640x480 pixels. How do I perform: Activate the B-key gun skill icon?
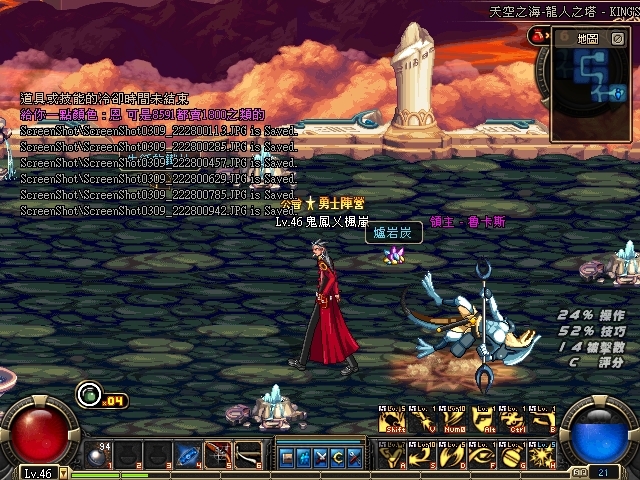pos(543,420)
